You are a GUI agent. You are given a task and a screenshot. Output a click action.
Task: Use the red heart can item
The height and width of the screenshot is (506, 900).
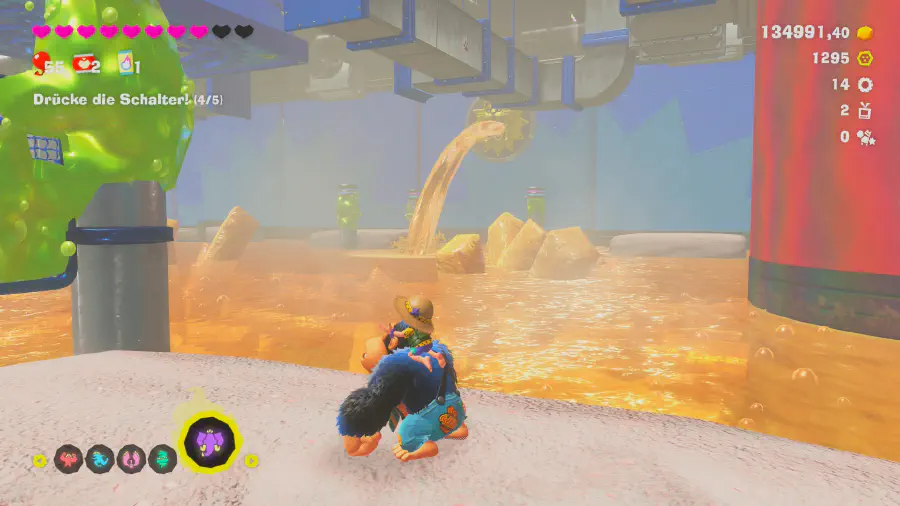[x=84, y=65]
